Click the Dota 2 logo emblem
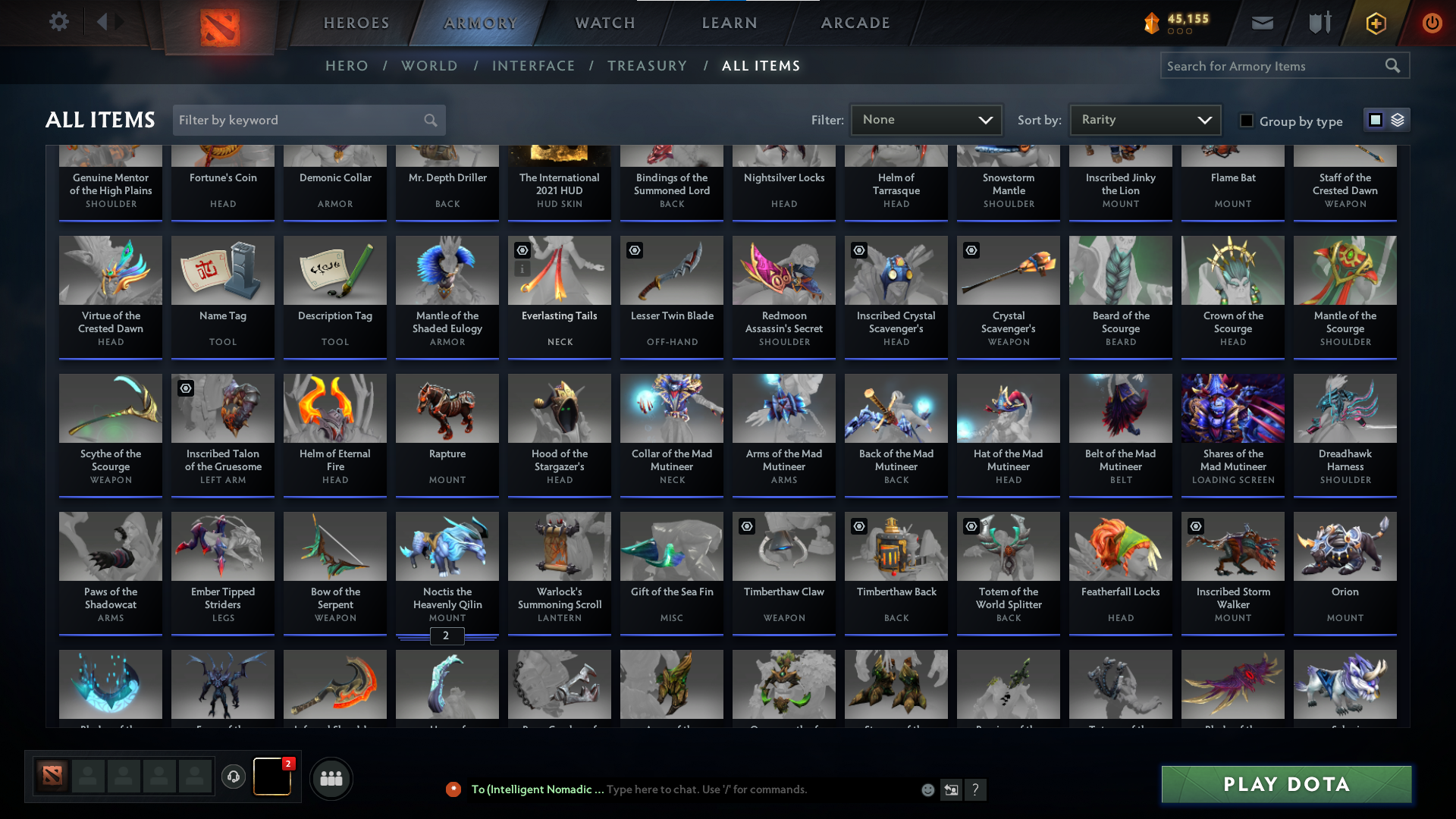The width and height of the screenshot is (1456, 819). coord(218,20)
